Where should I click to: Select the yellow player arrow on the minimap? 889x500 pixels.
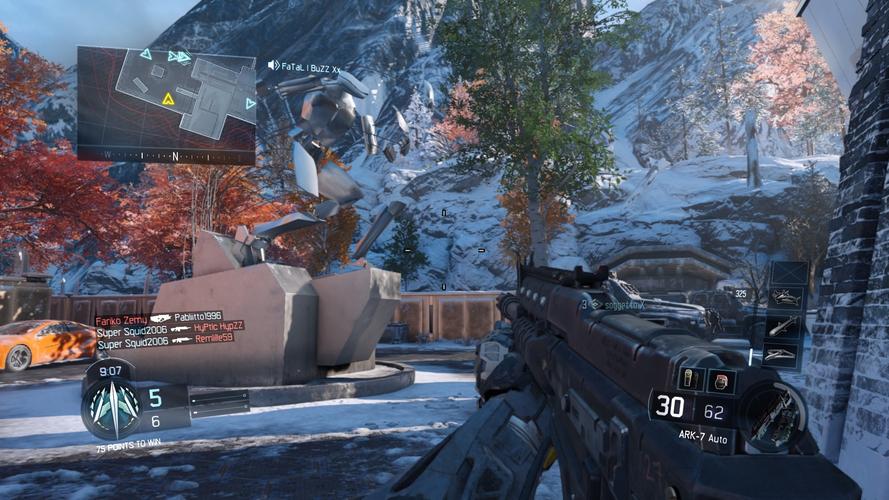pyautogui.click(x=168, y=99)
